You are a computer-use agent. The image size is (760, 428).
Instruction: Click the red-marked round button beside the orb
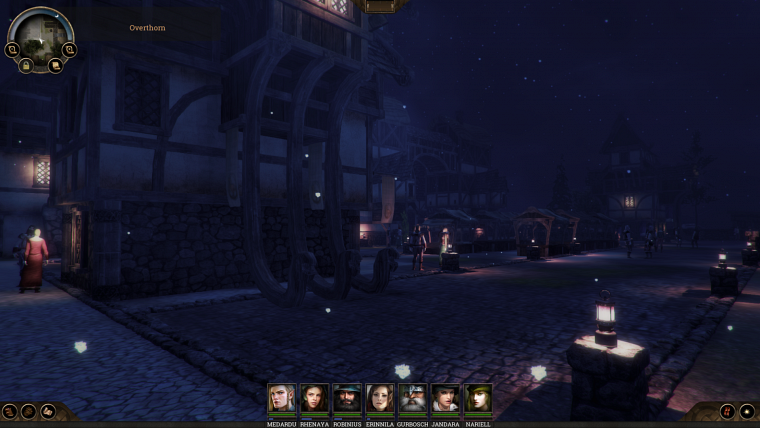tap(727, 411)
